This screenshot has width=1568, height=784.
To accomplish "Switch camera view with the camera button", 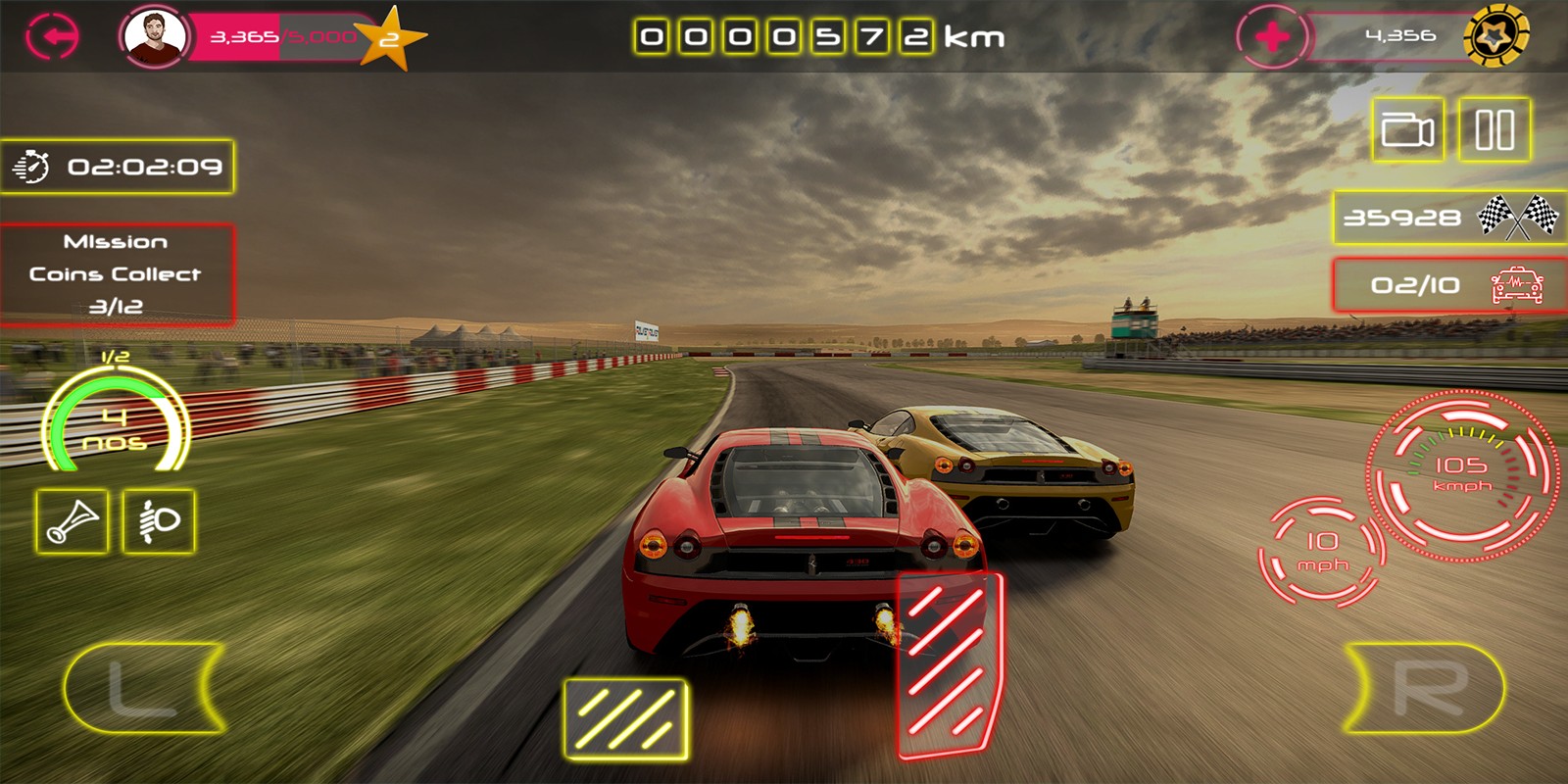I will [x=1407, y=129].
